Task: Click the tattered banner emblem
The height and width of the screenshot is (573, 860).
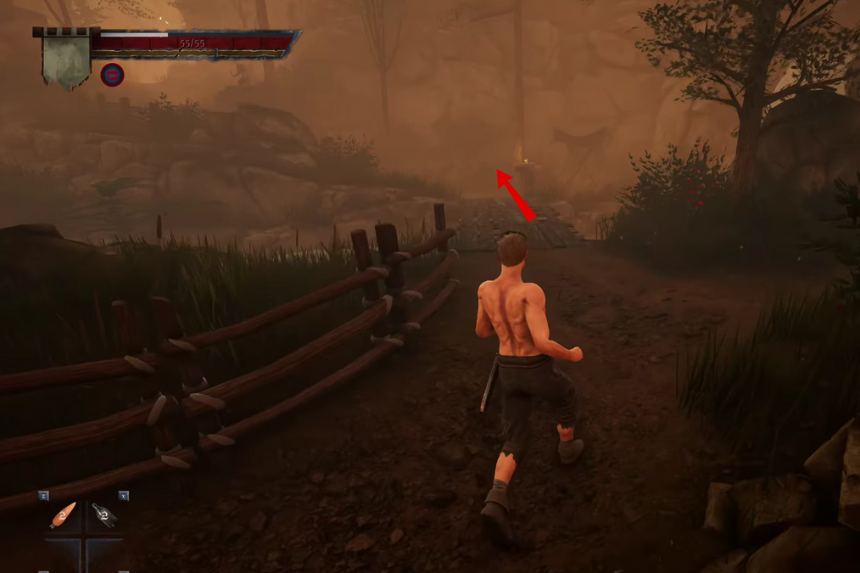Action: tap(66, 60)
